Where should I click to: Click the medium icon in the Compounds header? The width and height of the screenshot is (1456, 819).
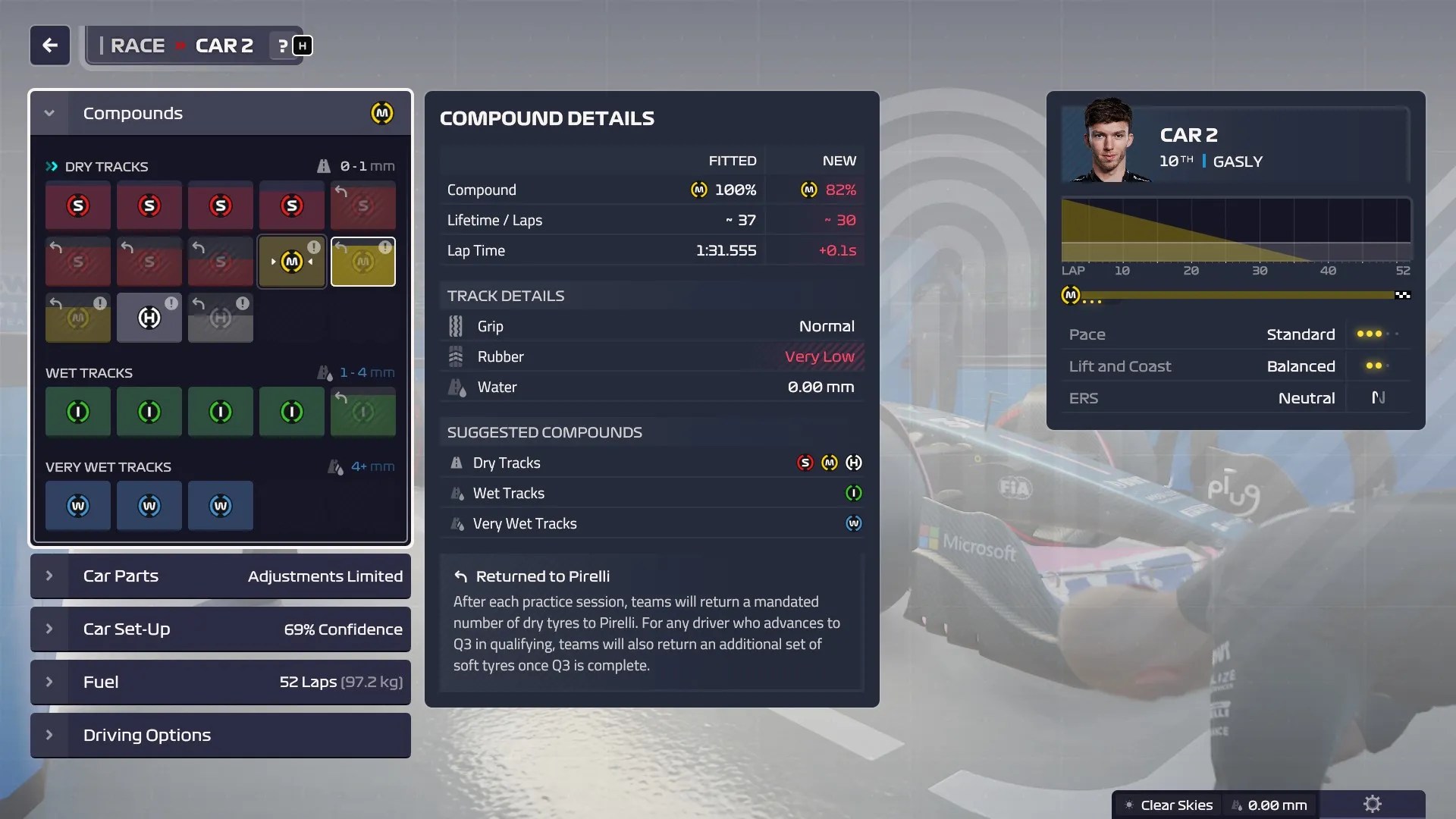click(x=381, y=113)
